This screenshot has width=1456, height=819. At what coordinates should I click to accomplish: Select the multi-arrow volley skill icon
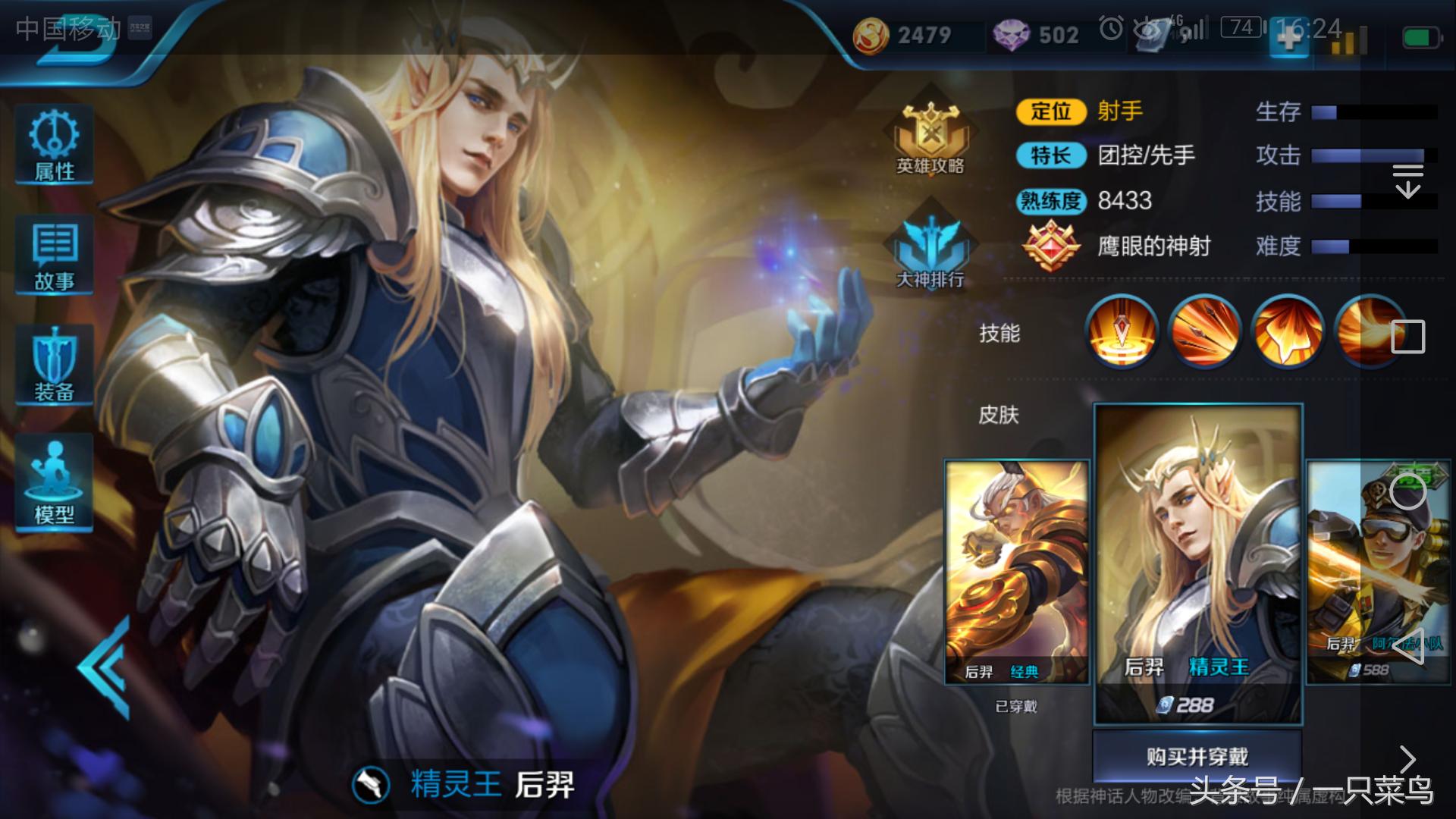point(1205,331)
